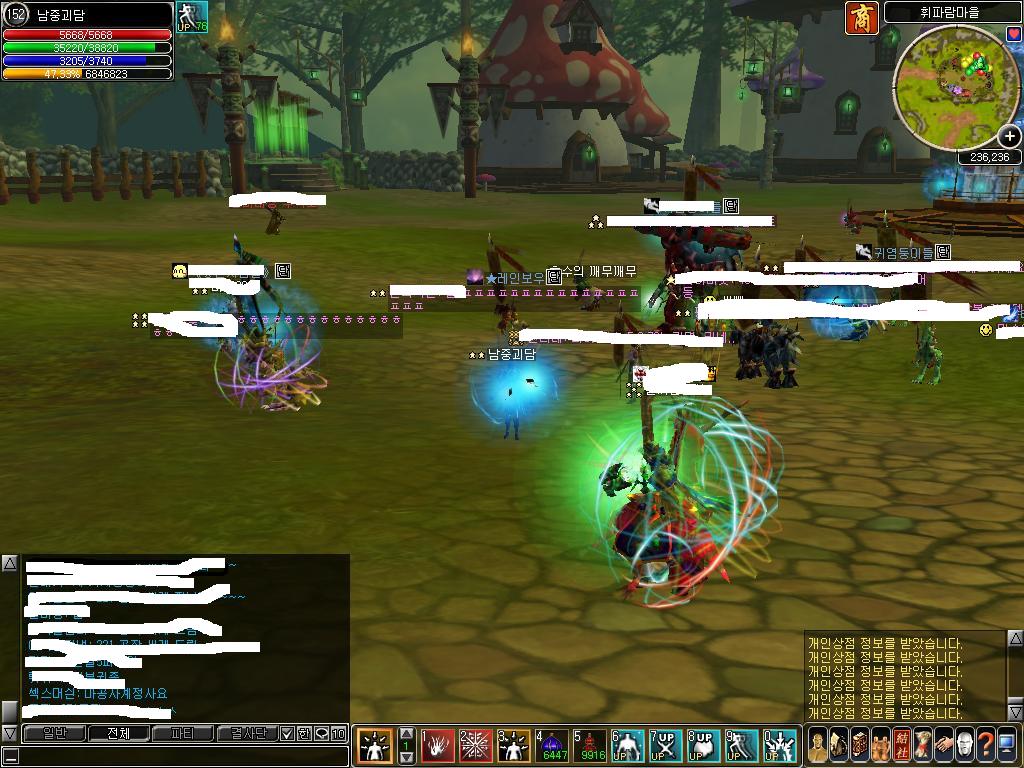The image size is (1024, 768).
Task: Activate the hotbar slot 2 burst skill
Action: pos(476,746)
